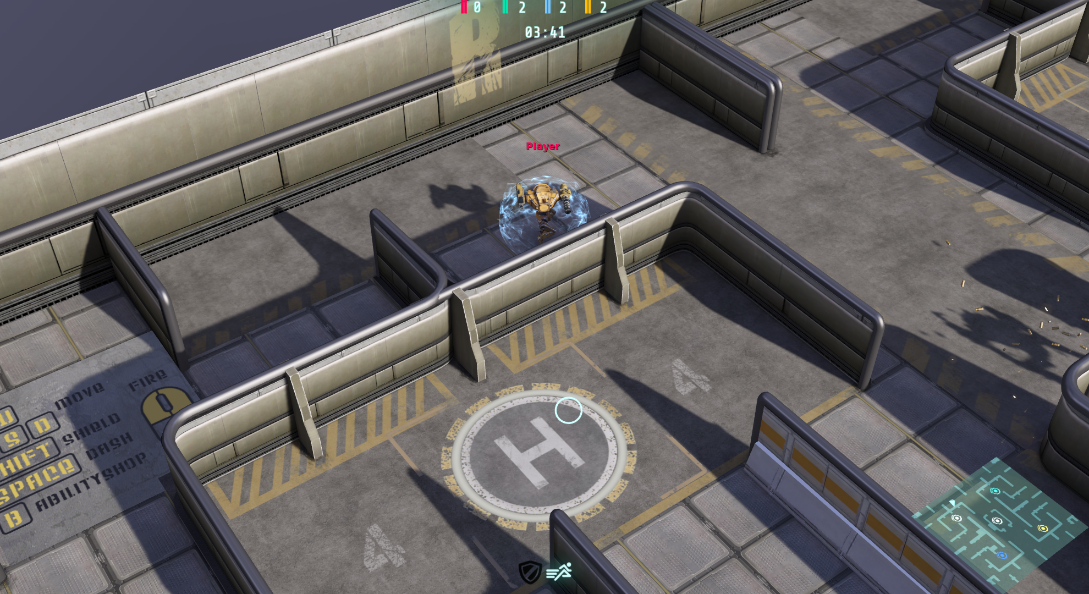Activate the shield ability icon

coord(529,572)
